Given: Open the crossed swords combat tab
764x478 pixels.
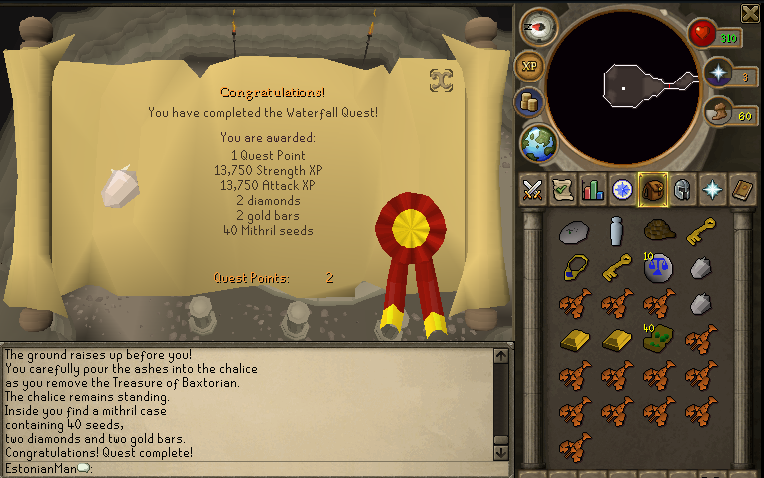Looking at the screenshot, I should (533, 188).
